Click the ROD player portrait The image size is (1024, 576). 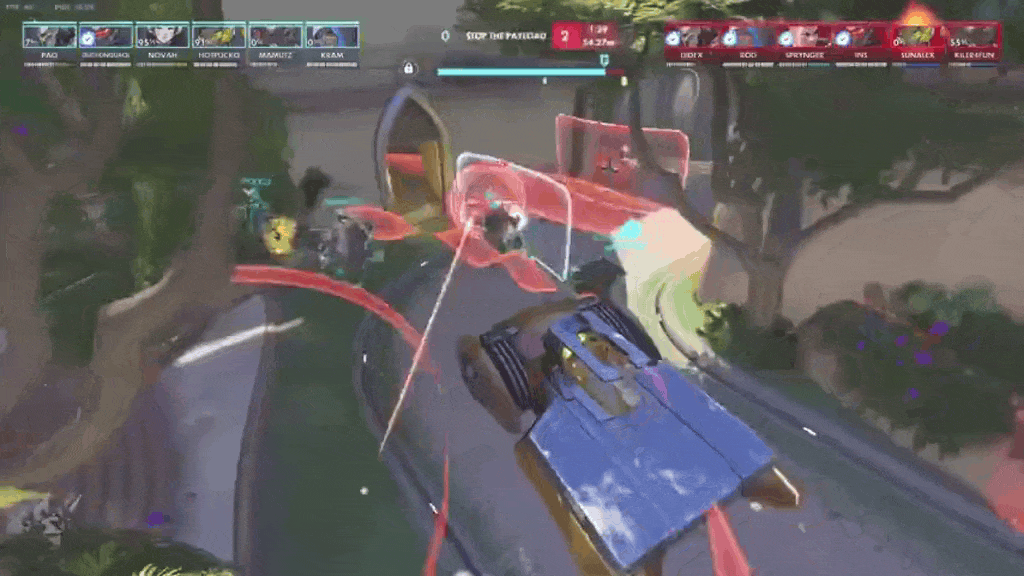coord(748,38)
